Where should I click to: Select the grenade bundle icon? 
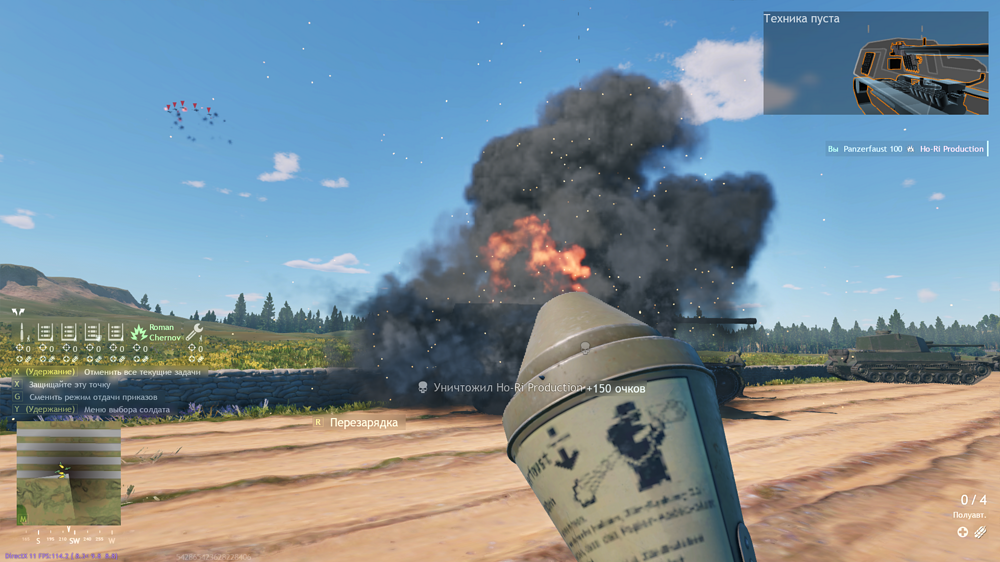click(x=981, y=532)
